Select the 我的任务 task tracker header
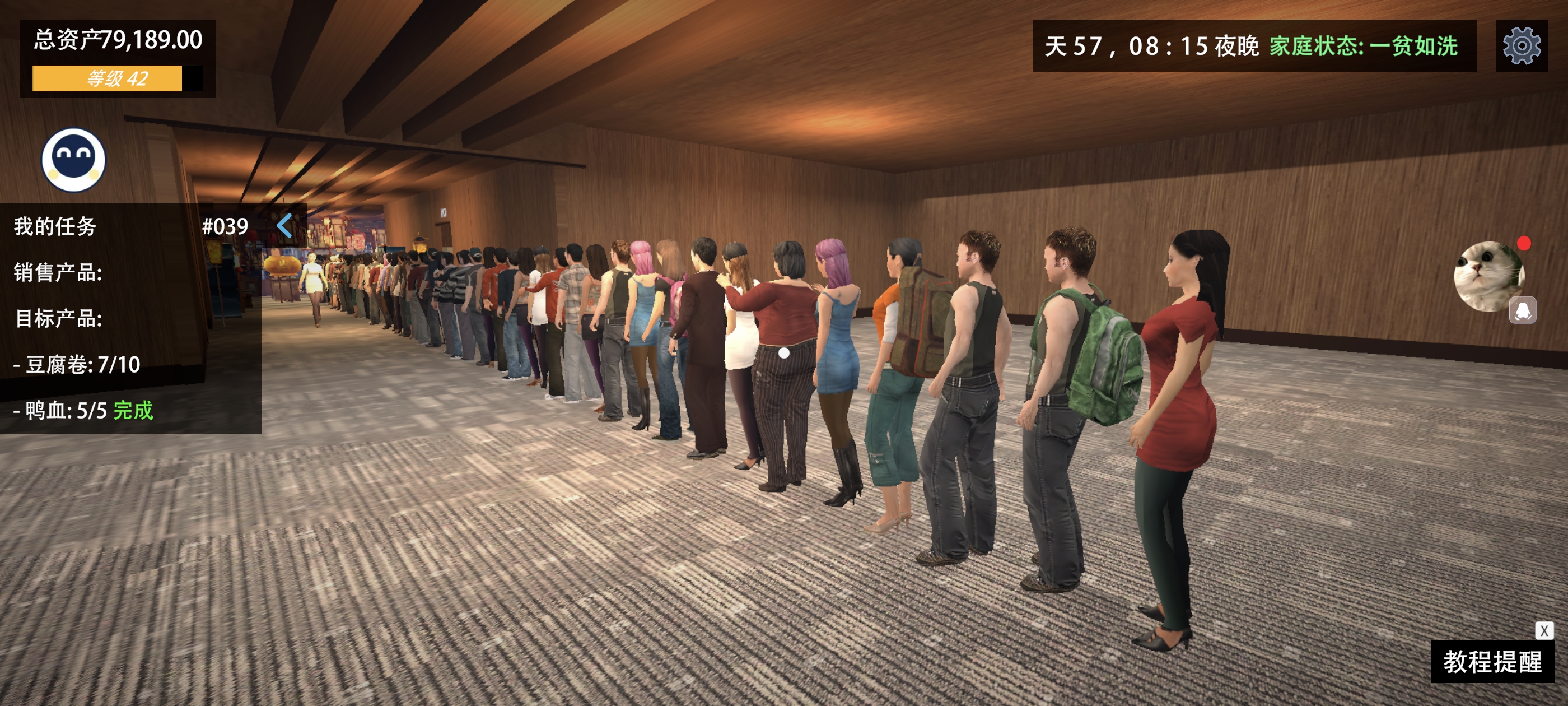 point(55,226)
